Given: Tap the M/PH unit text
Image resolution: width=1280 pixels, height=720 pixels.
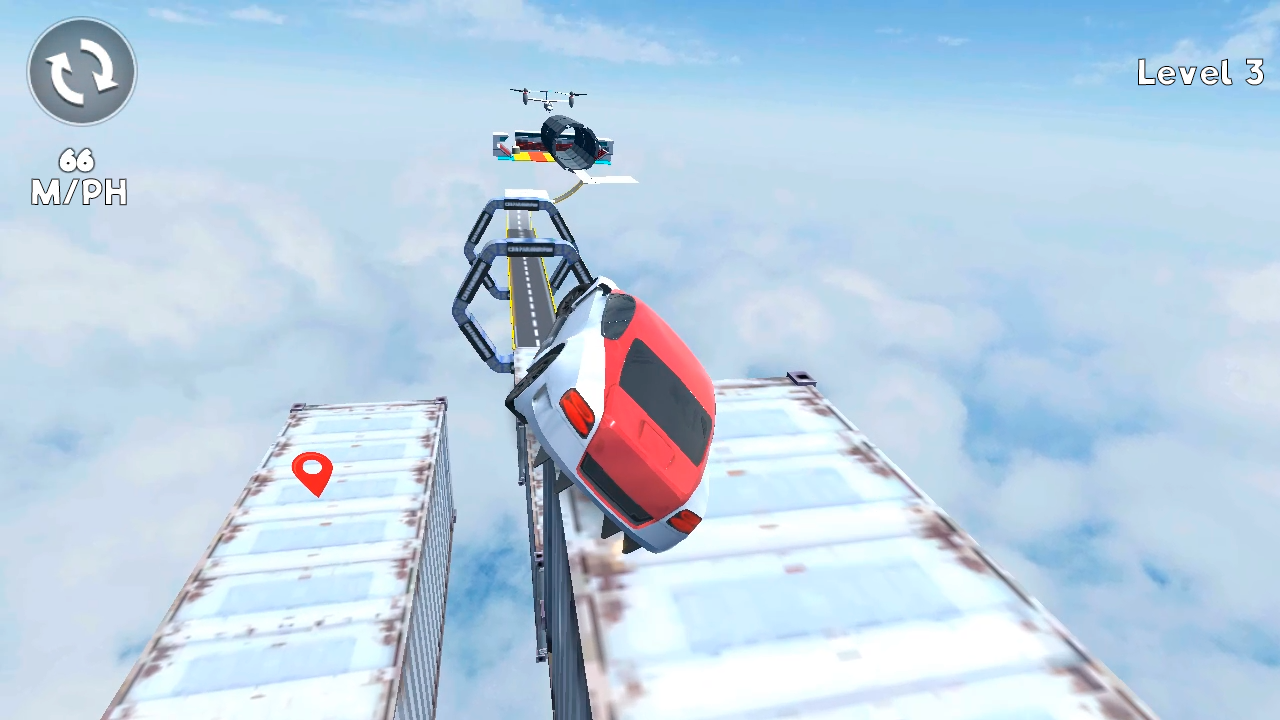Looking at the screenshot, I should pyautogui.click(x=80, y=193).
